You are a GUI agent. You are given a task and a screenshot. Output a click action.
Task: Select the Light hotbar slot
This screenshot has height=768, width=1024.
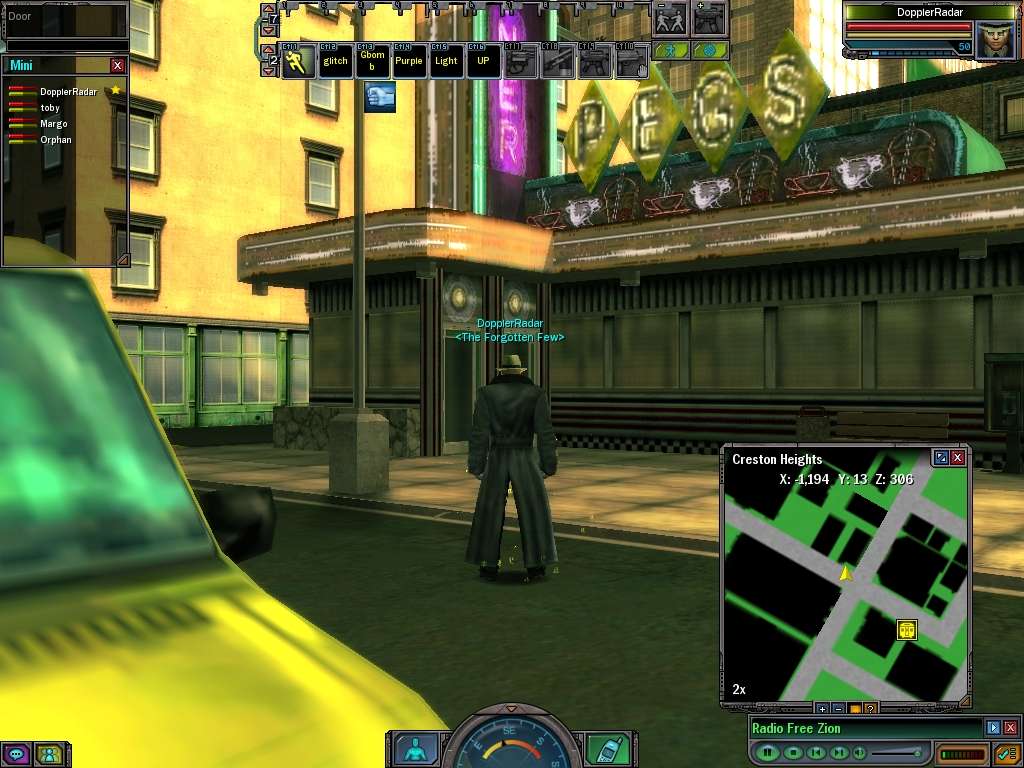[x=445, y=62]
